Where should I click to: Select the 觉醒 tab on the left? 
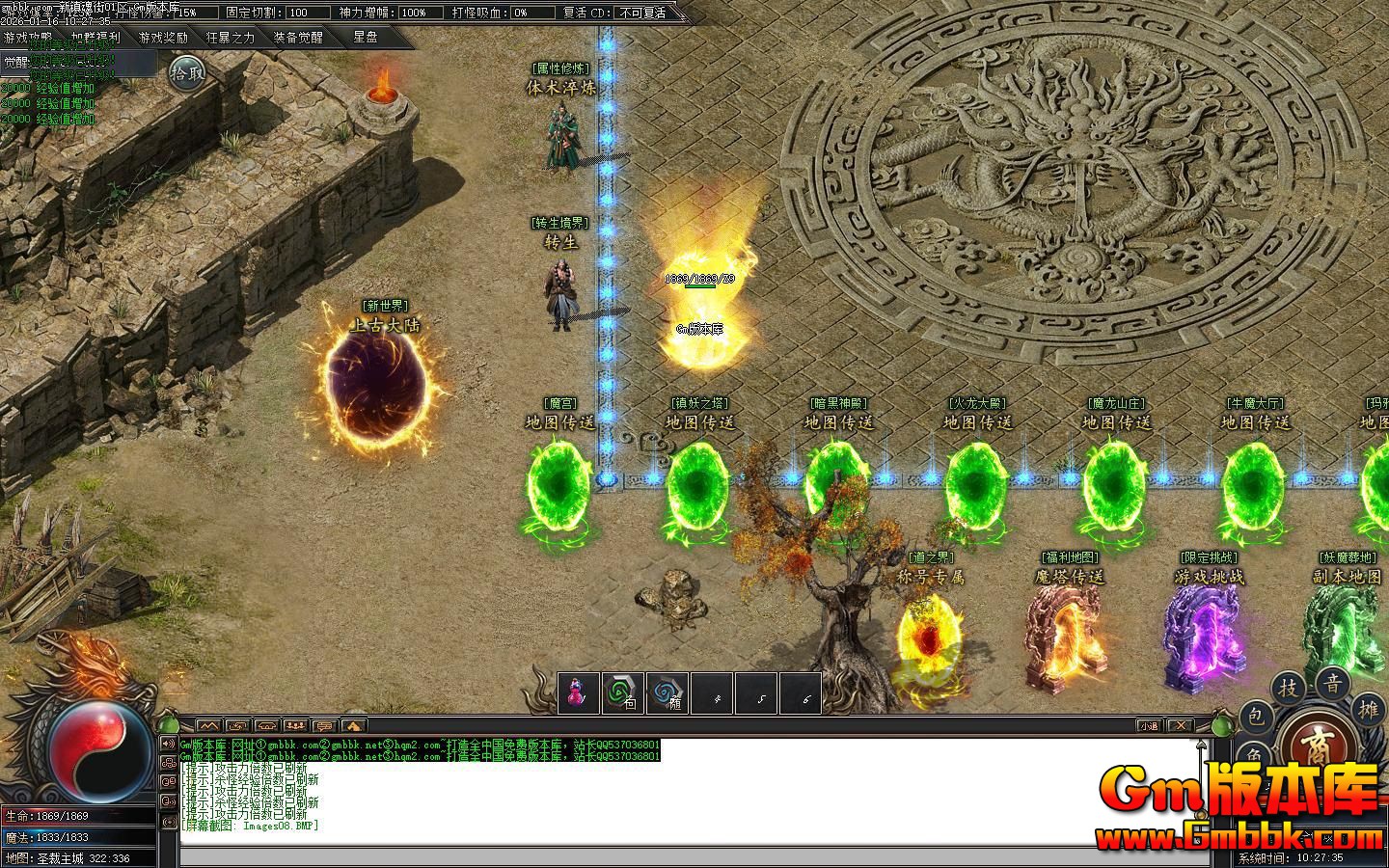pos(15,61)
